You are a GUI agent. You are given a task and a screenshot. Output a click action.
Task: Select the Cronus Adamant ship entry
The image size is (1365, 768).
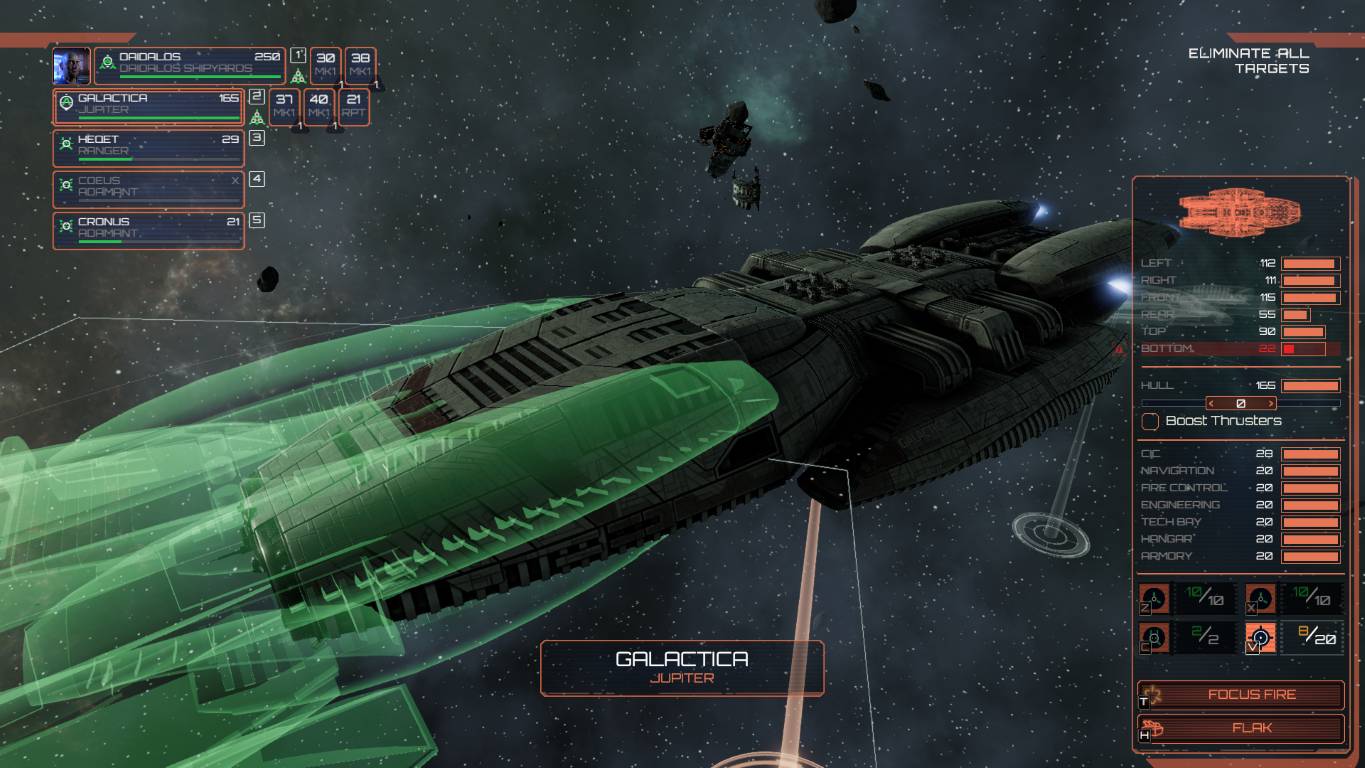[148, 229]
